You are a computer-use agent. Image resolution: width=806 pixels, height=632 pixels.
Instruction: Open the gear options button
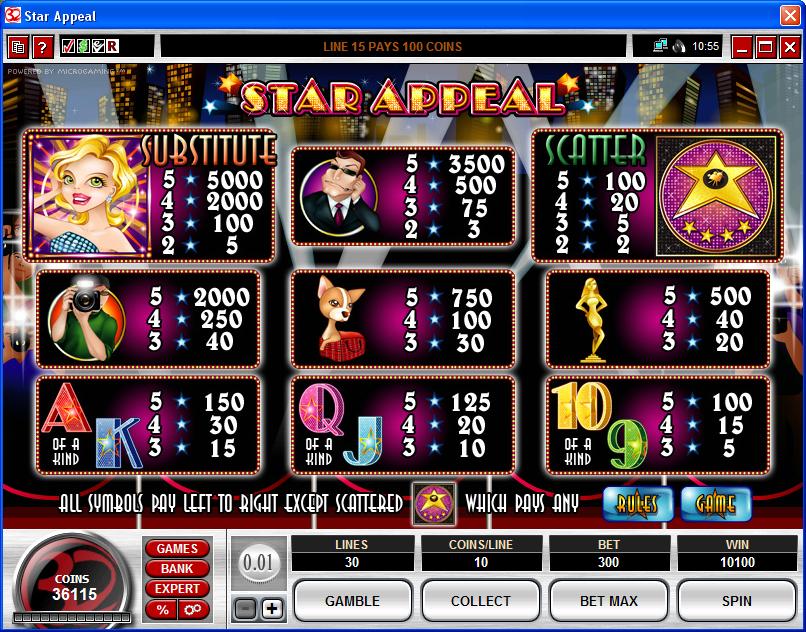[191, 609]
